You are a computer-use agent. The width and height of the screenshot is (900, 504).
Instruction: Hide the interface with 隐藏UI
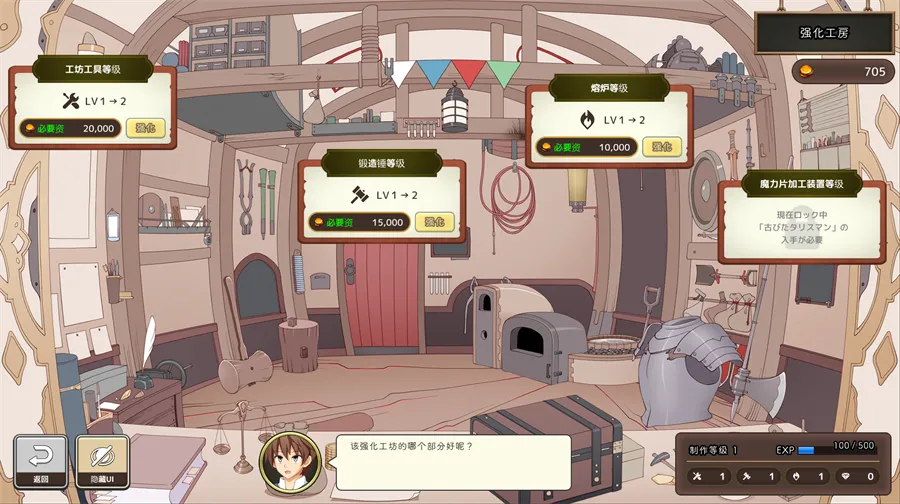[102, 463]
